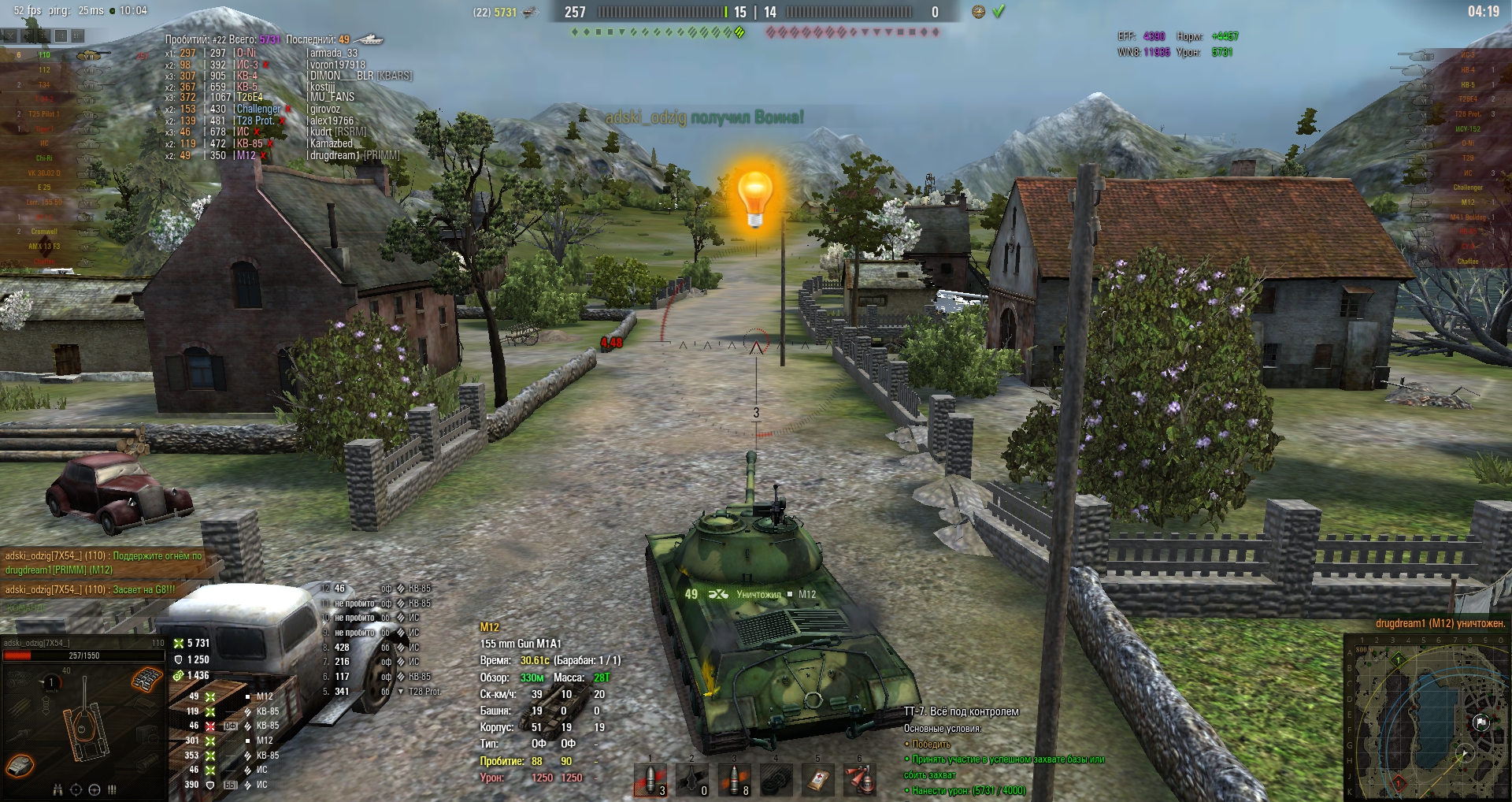Viewport: 1512px width, 802px height.
Task: Select the high-explosive shell in slot 3
Action: [x=734, y=780]
